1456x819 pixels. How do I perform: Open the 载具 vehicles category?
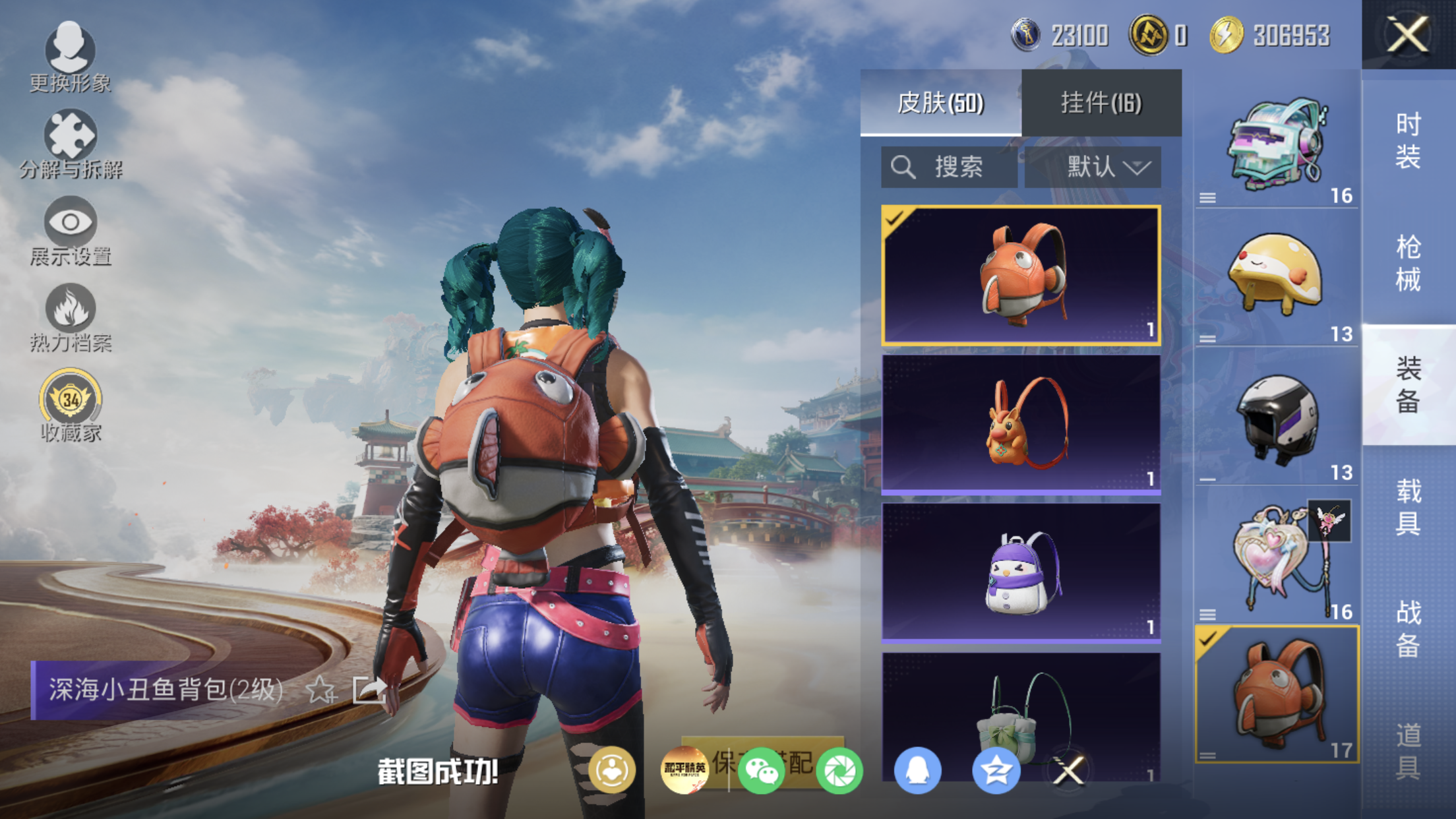tap(1408, 506)
